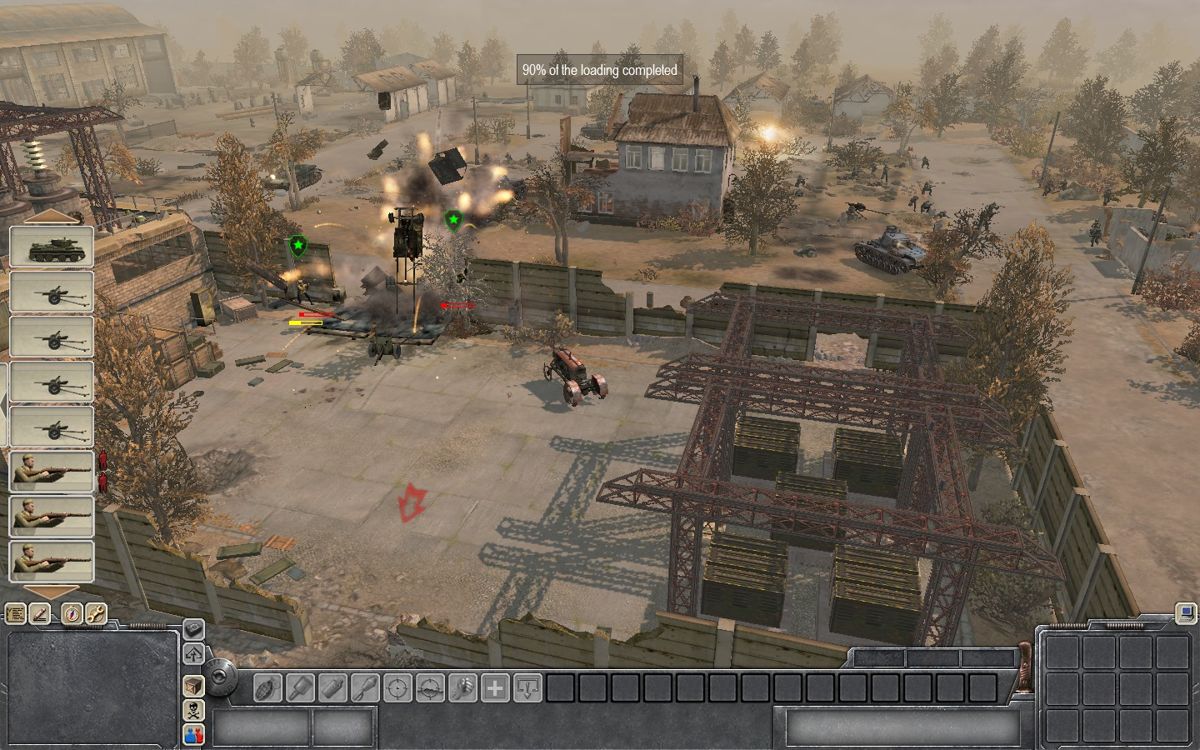The image size is (1200, 750).
Task: Click the drop-down arrow action button
Action: 528,688
